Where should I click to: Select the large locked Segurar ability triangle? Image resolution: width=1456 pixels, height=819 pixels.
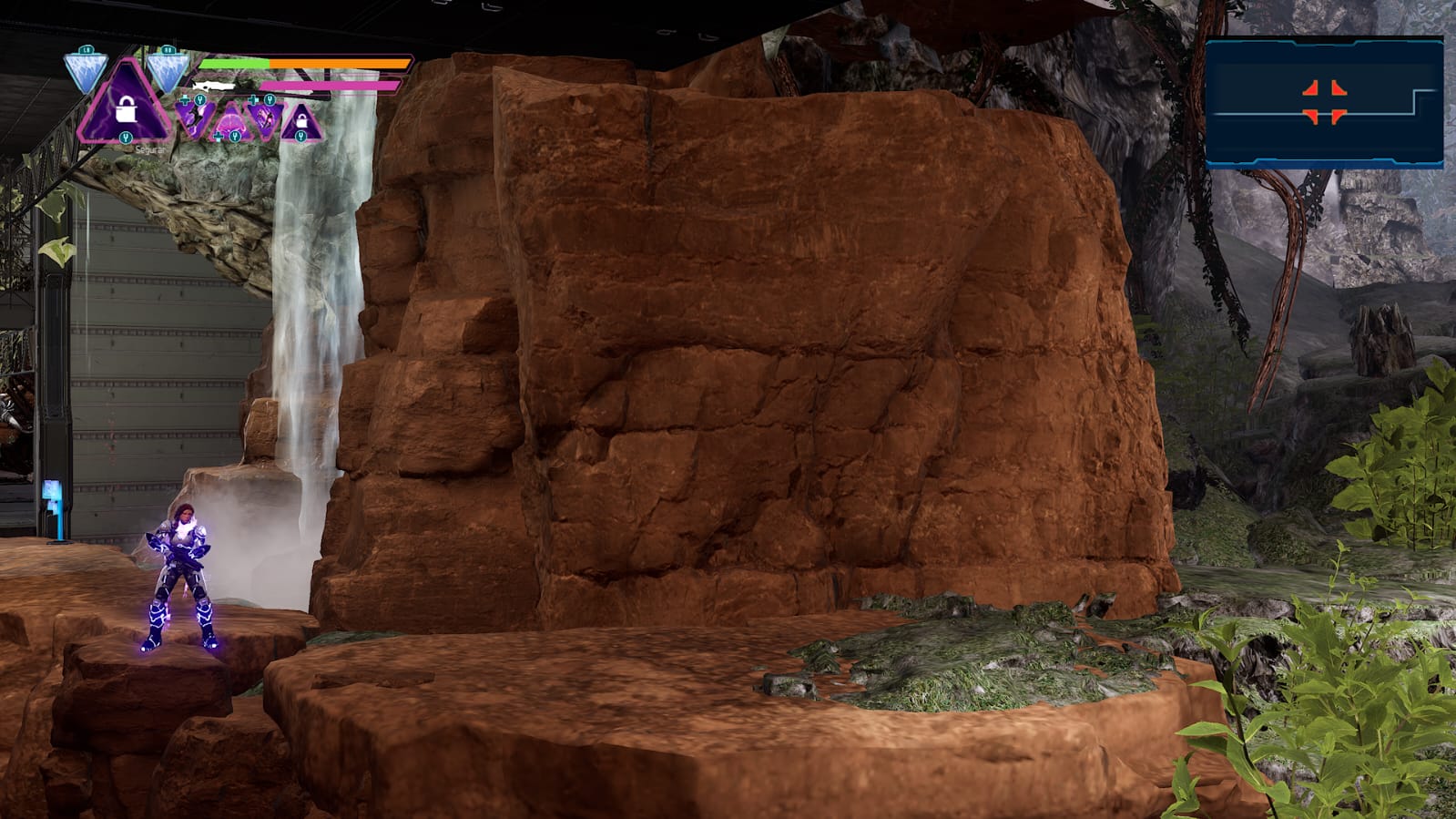[x=125, y=108]
